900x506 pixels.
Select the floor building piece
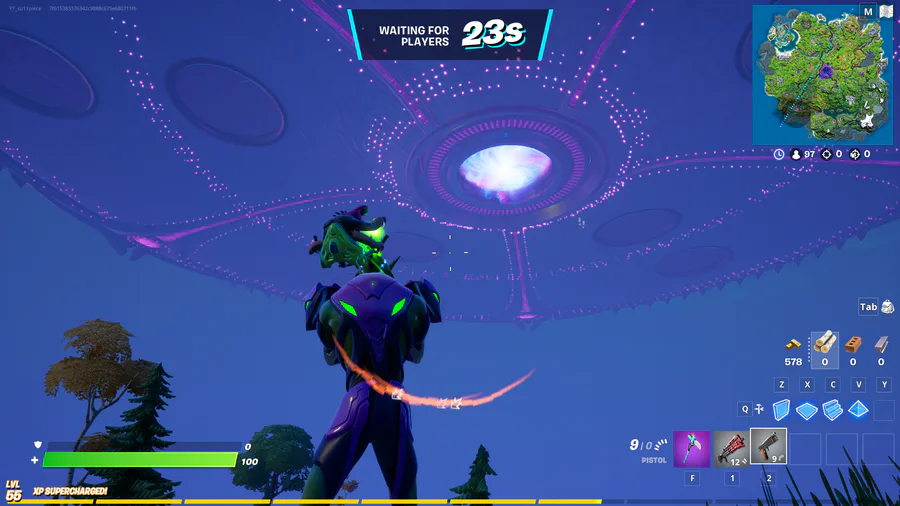point(807,410)
